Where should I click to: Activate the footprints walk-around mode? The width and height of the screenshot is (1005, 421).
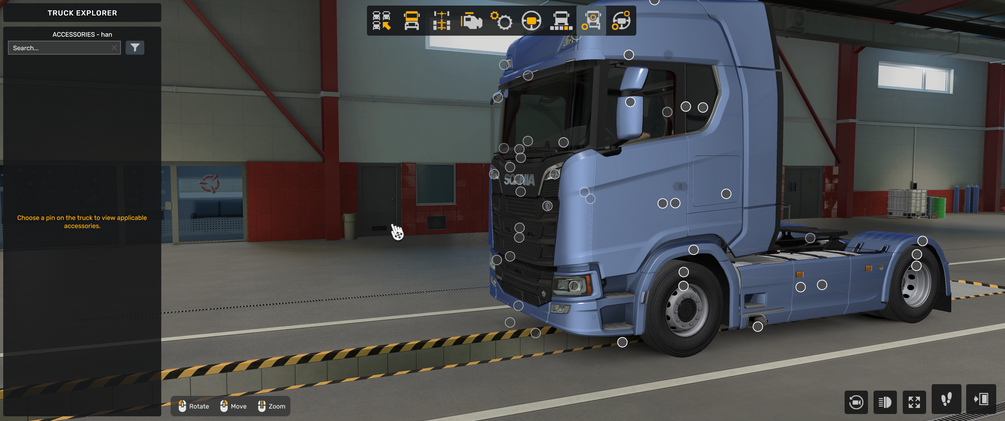(x=946, y=400)
